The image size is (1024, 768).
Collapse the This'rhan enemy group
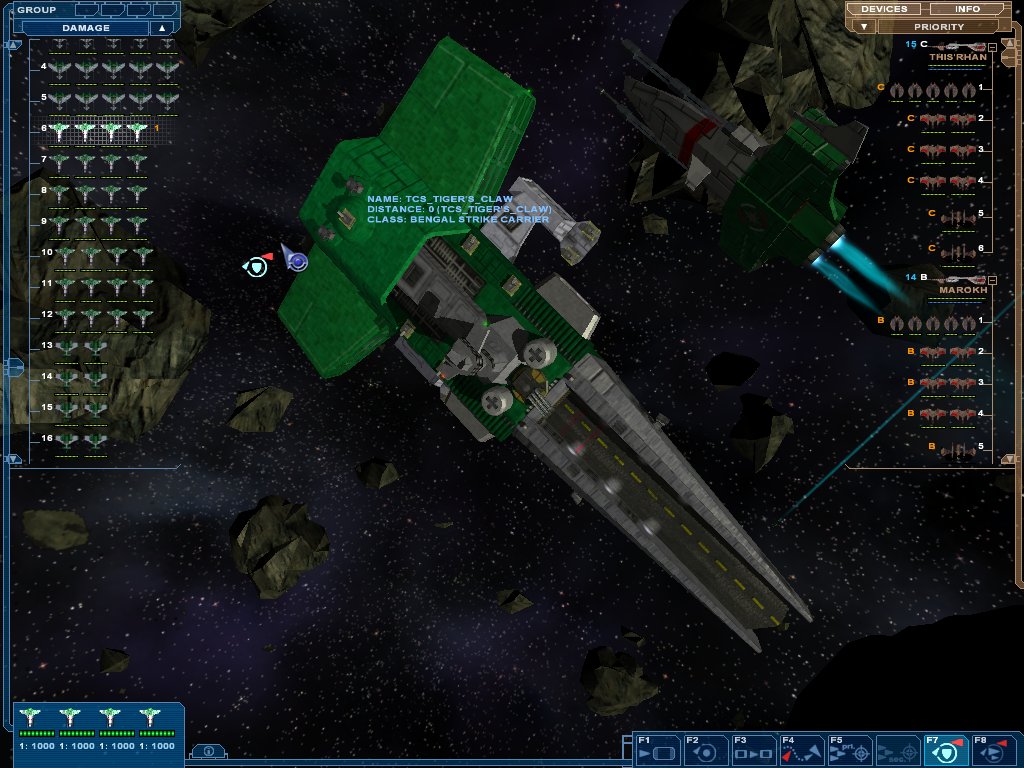click(x=992, y=47)
